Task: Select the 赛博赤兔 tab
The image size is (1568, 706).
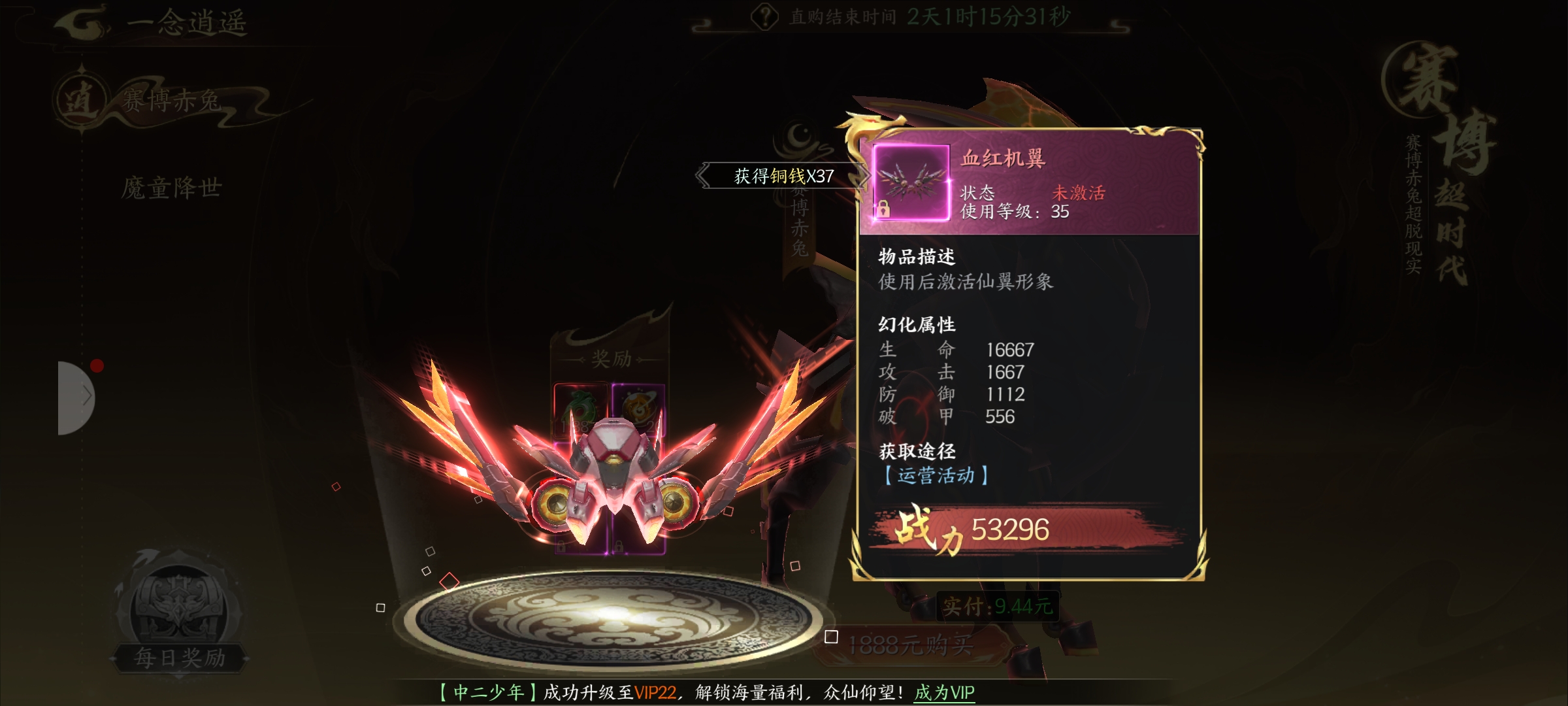Action: coord(171,101)
